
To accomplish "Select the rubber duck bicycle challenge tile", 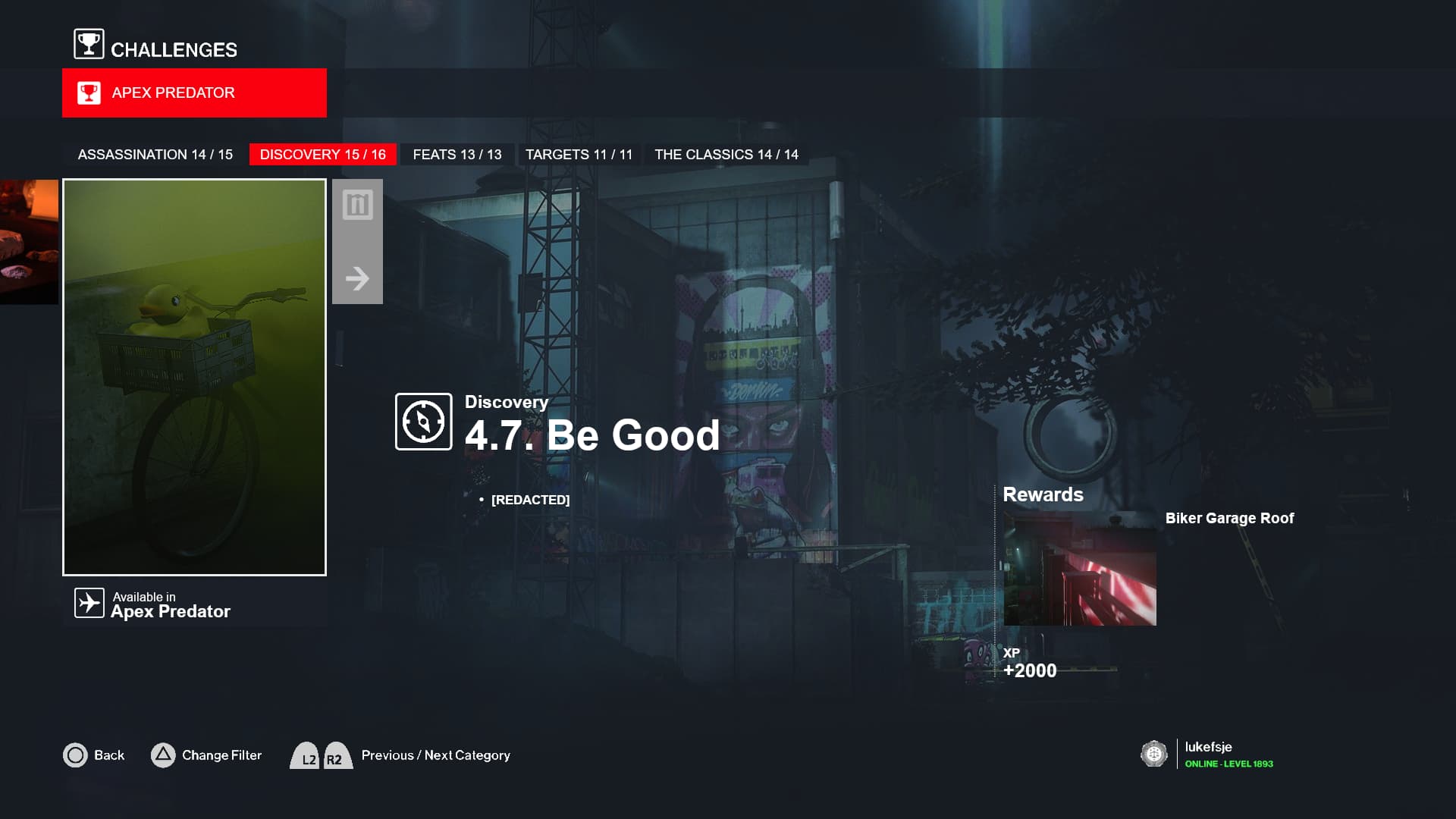I will click(194, 377).
